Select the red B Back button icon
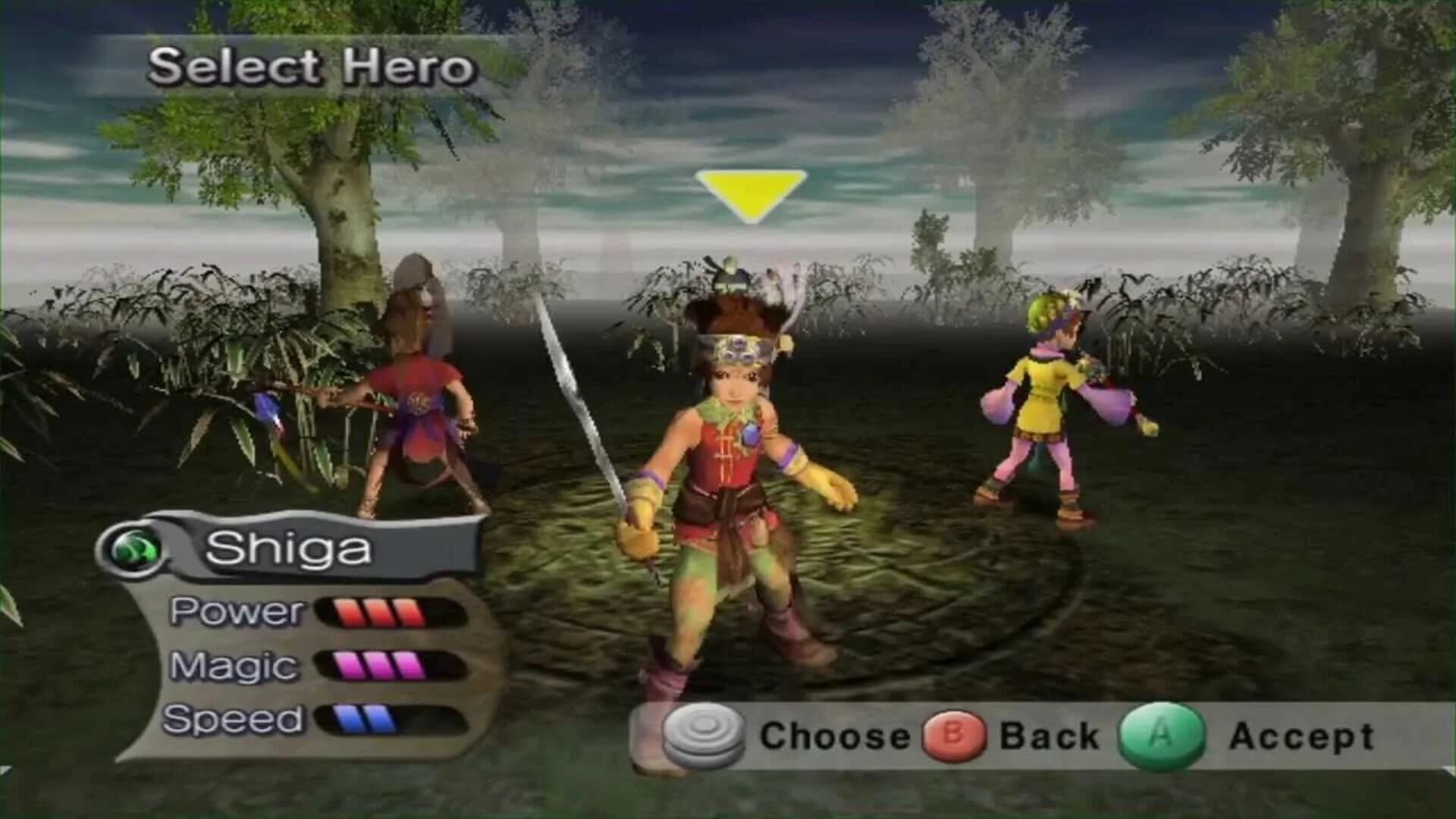The width and height of the screenshot is (1456, 819). point(954,733)
